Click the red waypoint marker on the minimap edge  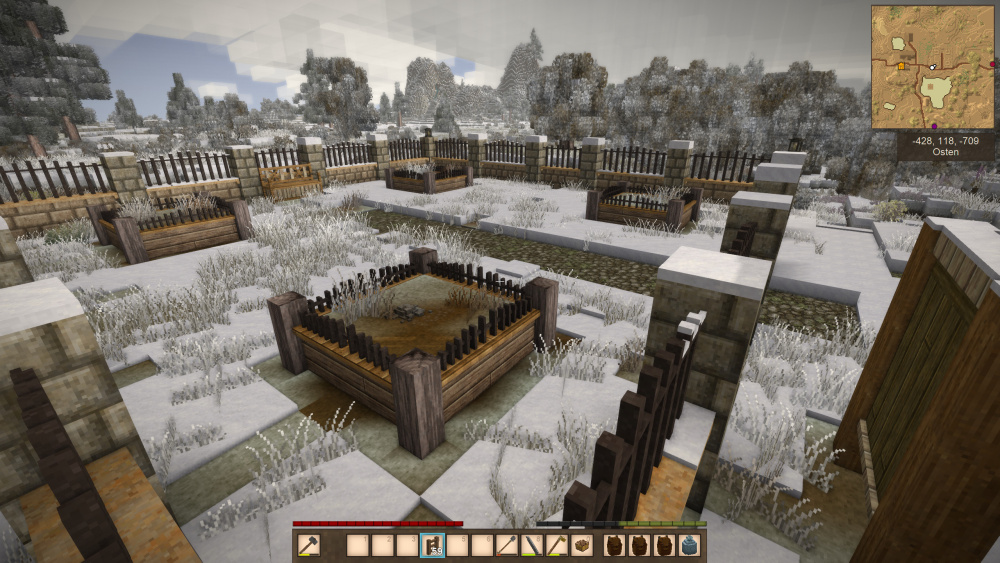[992, 65]
